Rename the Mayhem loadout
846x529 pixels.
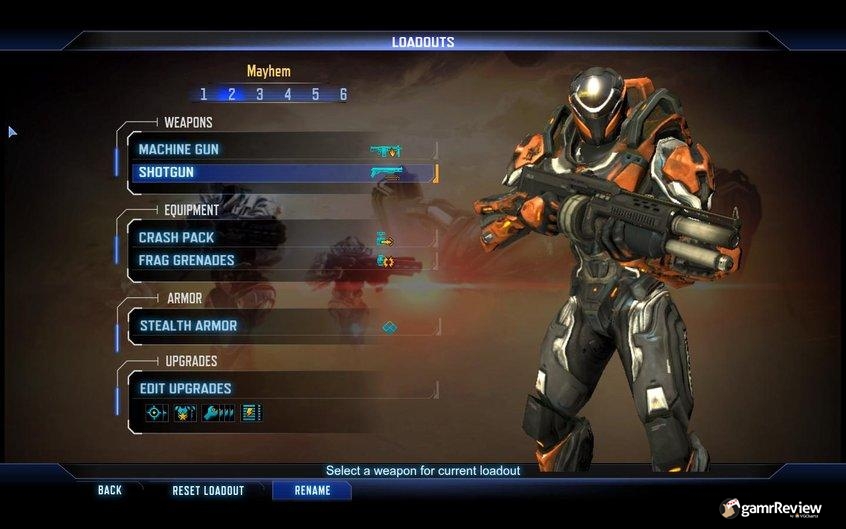(312, 491)
